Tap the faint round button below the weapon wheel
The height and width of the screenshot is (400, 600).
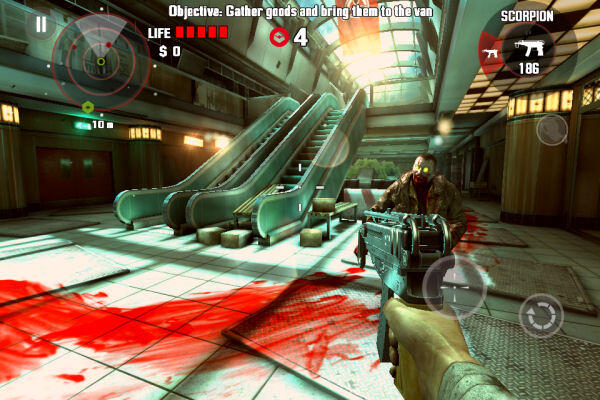click(x=551, y=130)
